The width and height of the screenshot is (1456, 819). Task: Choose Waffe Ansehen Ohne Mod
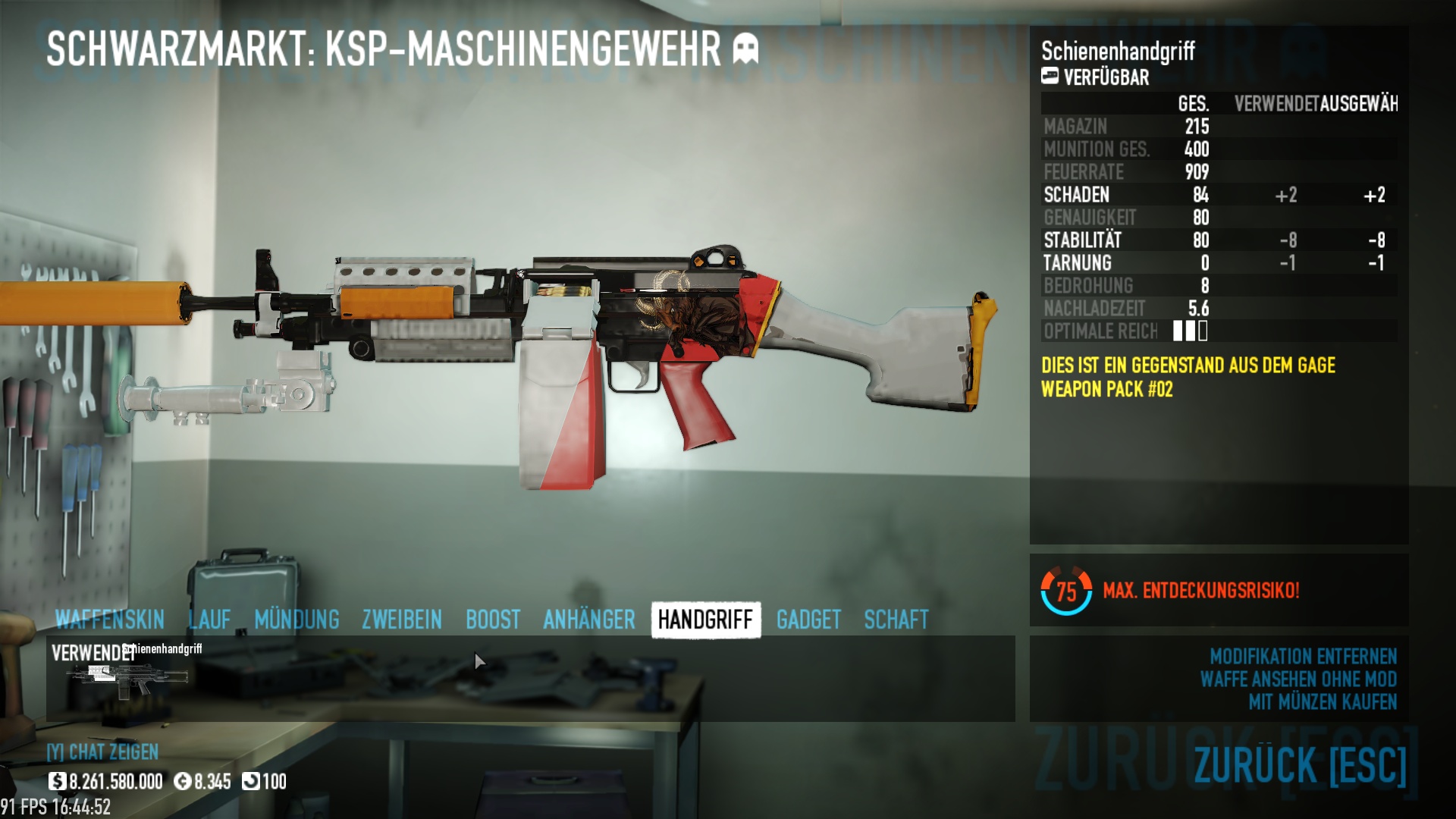click(x=1298, y=679)
